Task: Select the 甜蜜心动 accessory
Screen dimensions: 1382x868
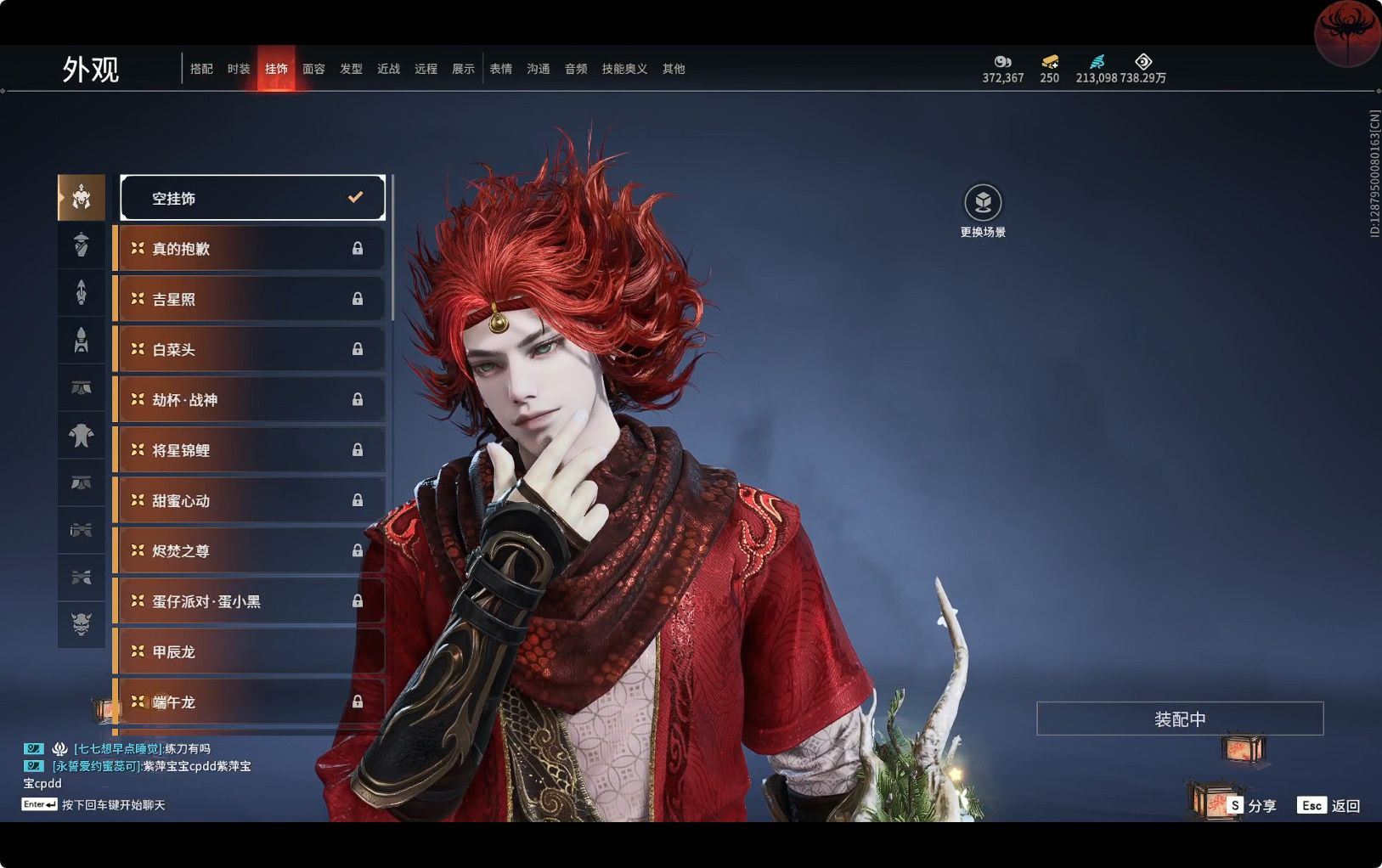Action: click(249, 500)
